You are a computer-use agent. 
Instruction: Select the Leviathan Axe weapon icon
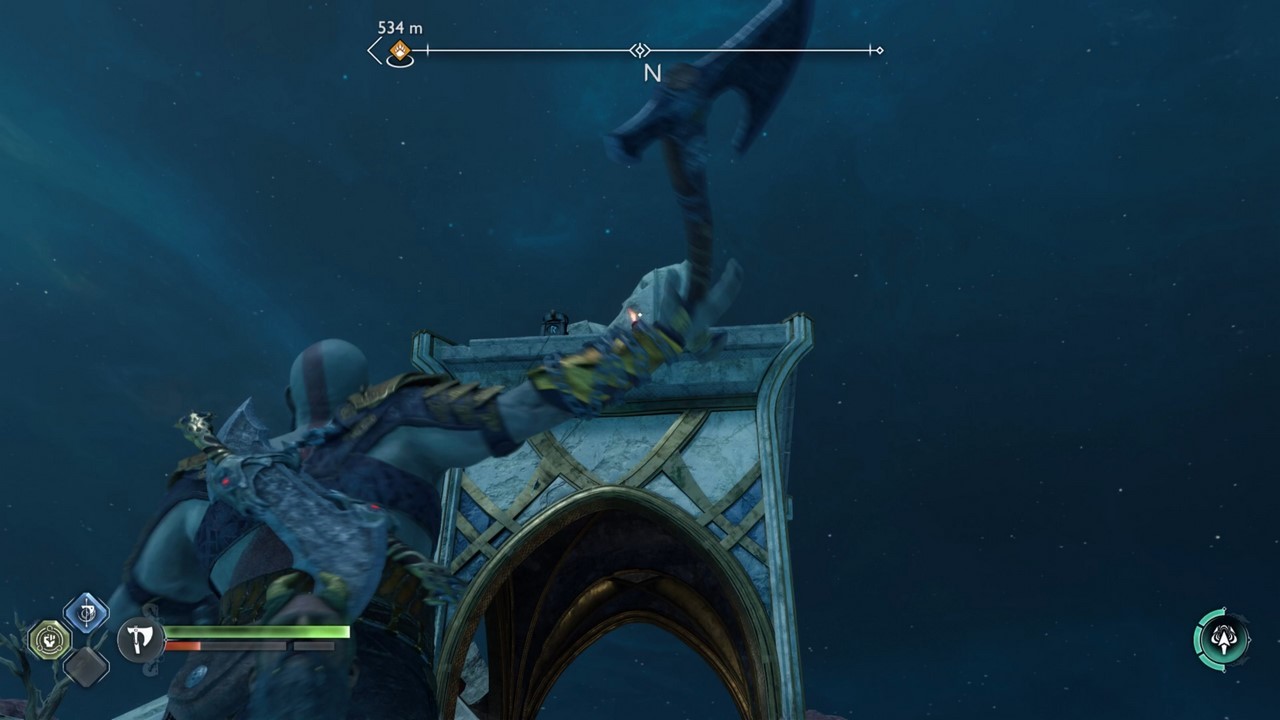pos(139,640)
